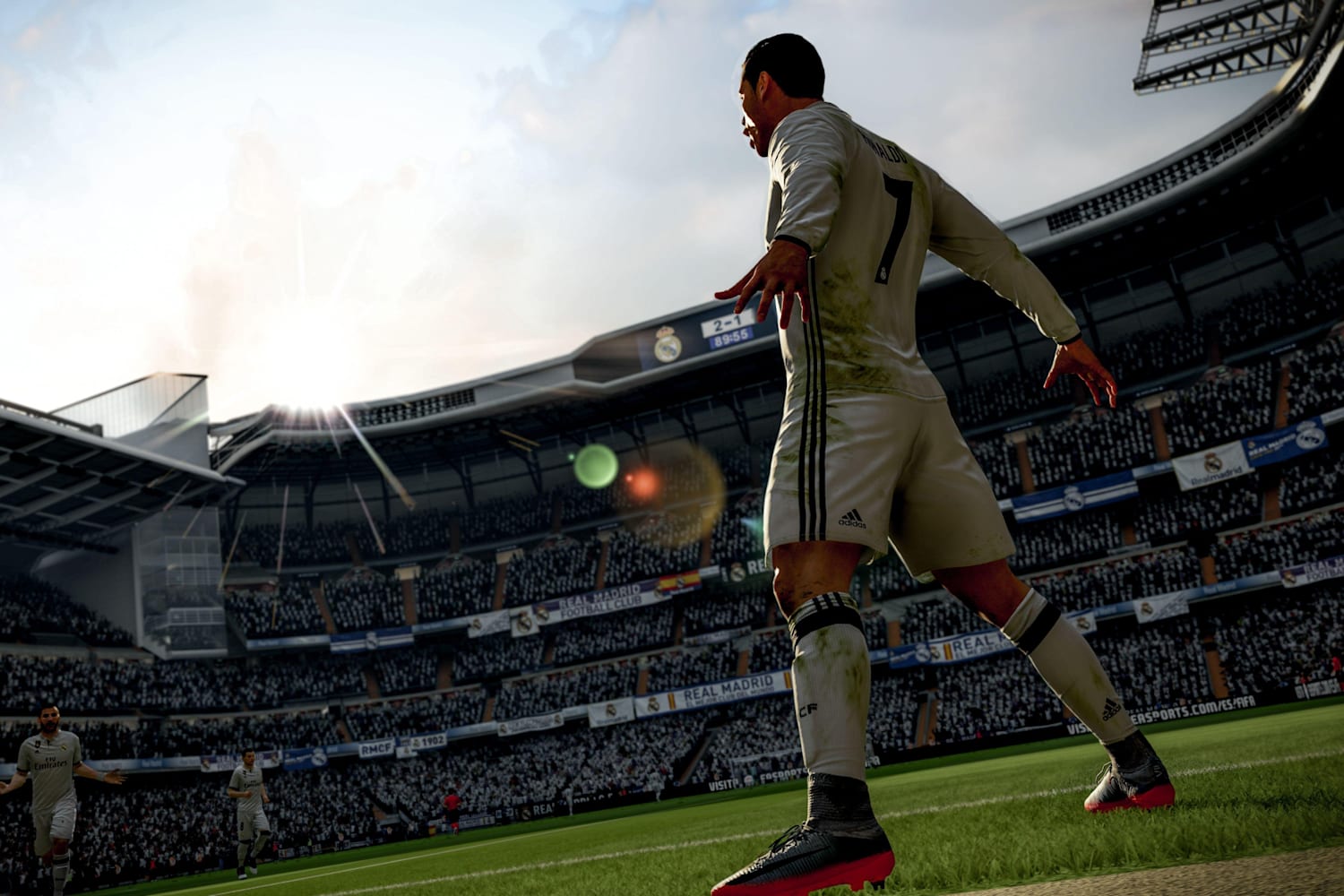This screenshot has width=1344, height=896.
Task: Select the crest on Benzema's white jersey
Action: [64, 748]
